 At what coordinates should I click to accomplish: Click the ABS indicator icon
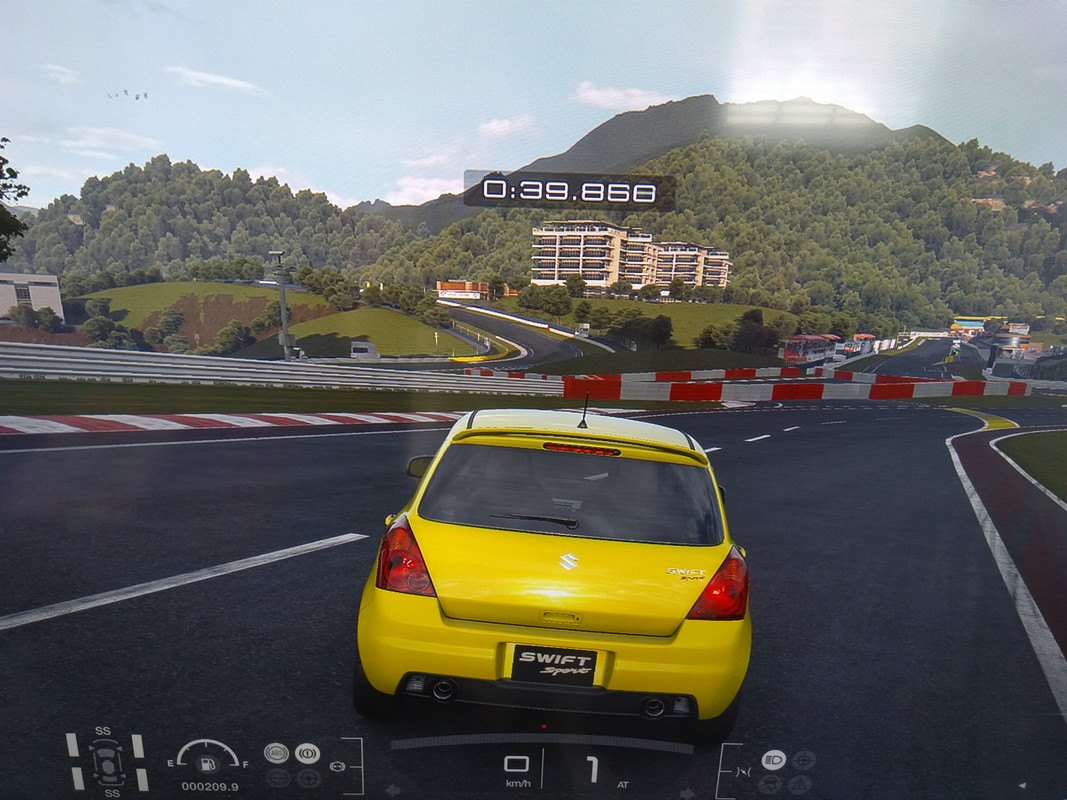coord(276,753)
